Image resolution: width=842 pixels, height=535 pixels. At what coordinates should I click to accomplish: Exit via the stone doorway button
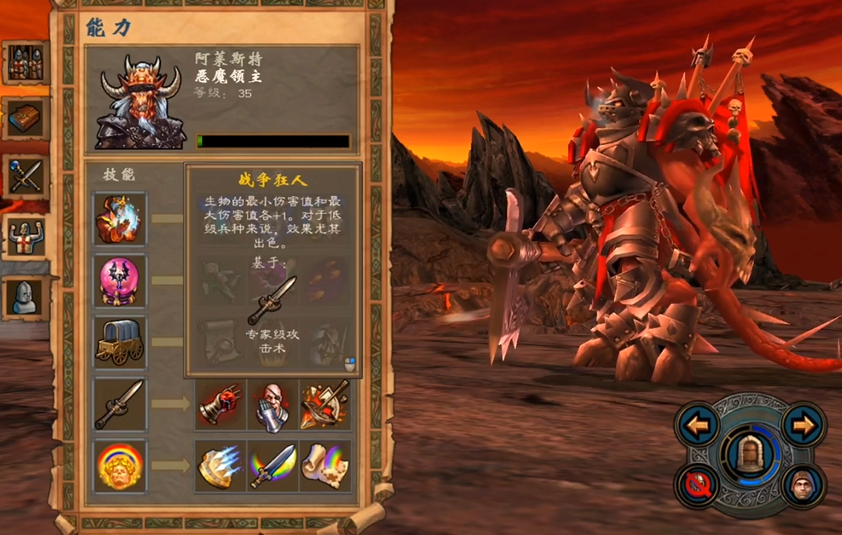tap(751, 455)
